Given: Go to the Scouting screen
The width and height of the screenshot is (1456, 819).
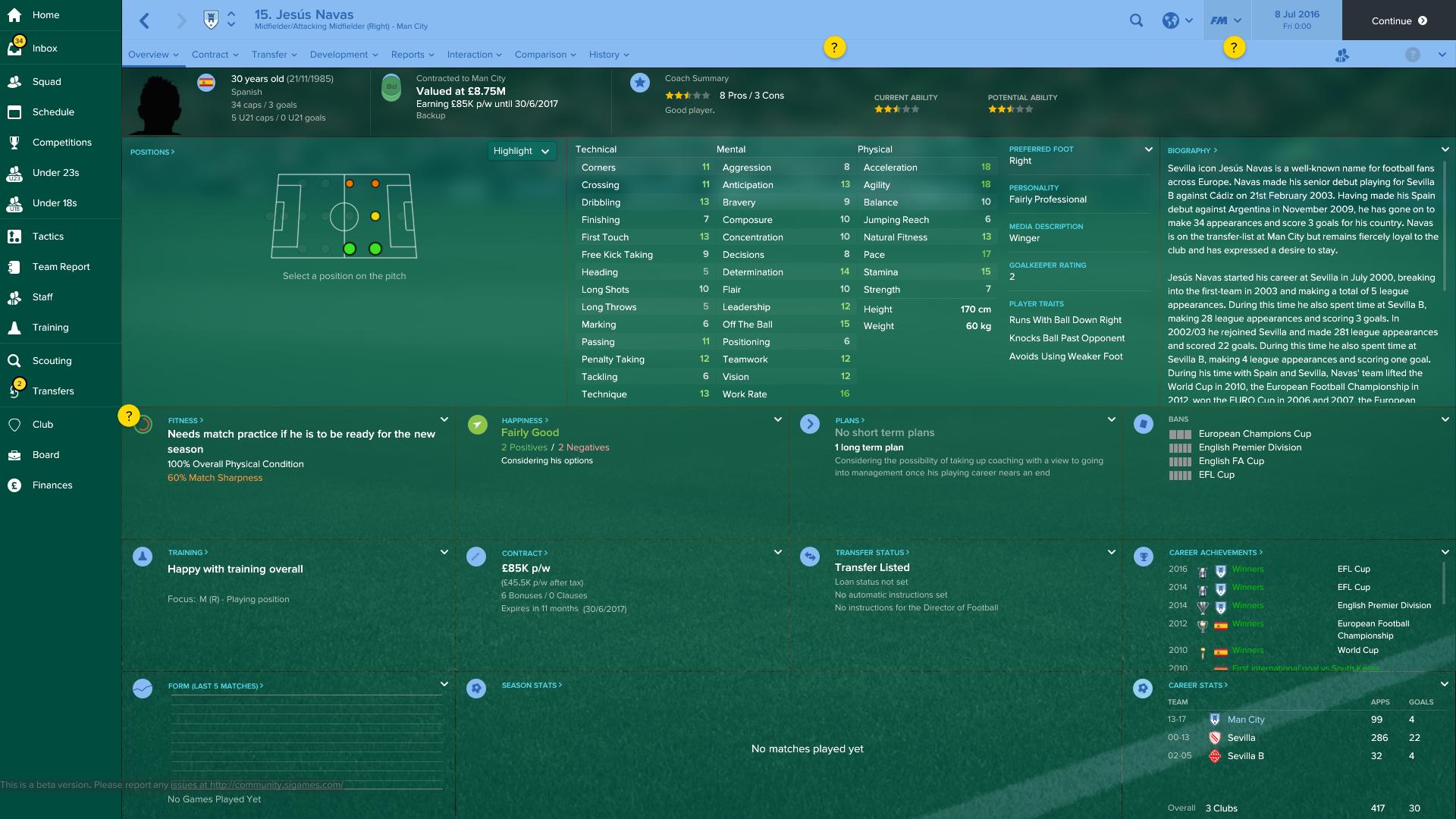Looking at the screenshot, I should pyautogui.click(x=52, y=360).
